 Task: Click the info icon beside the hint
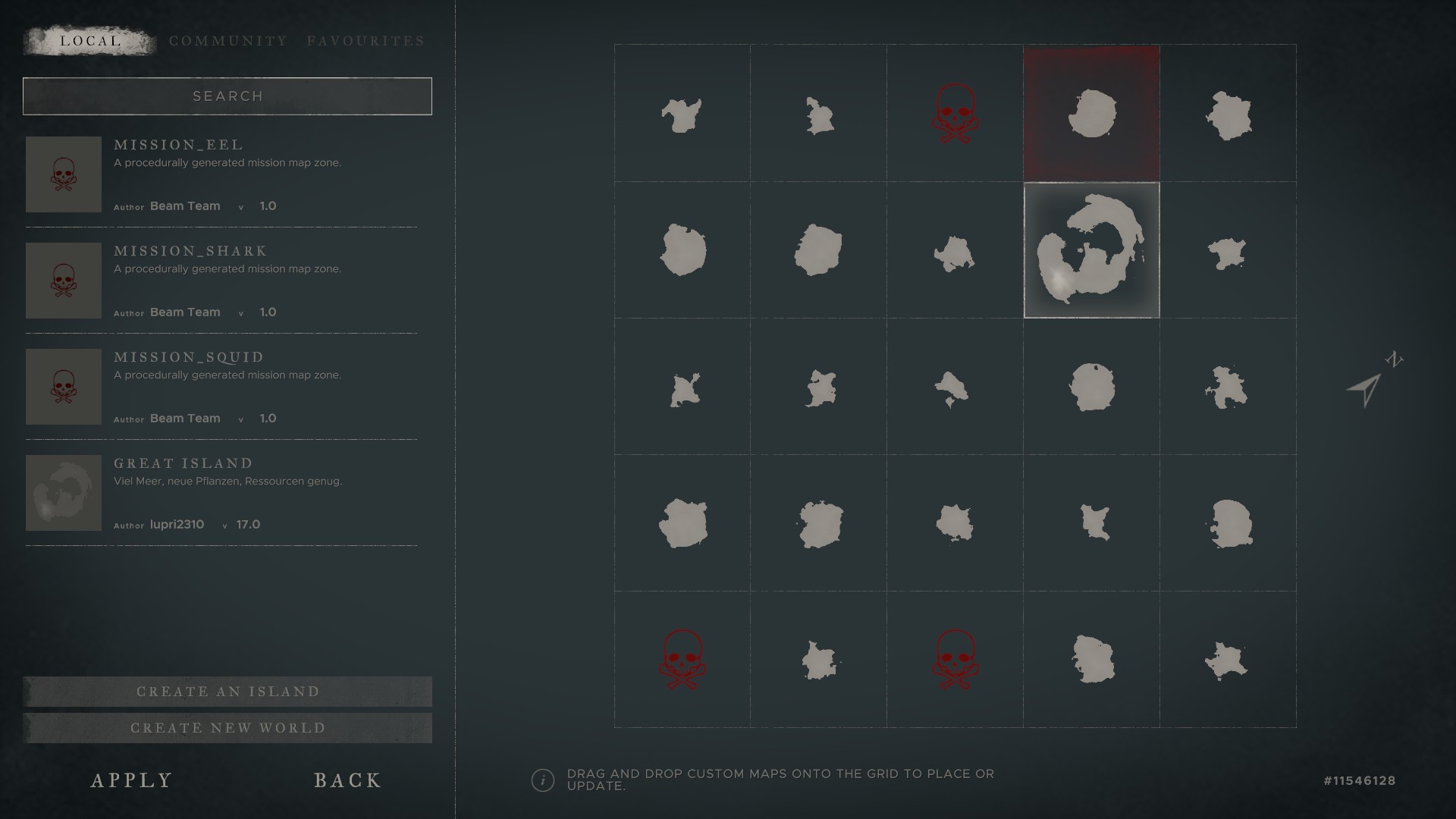pyautogui.click(x=543, y=780)
